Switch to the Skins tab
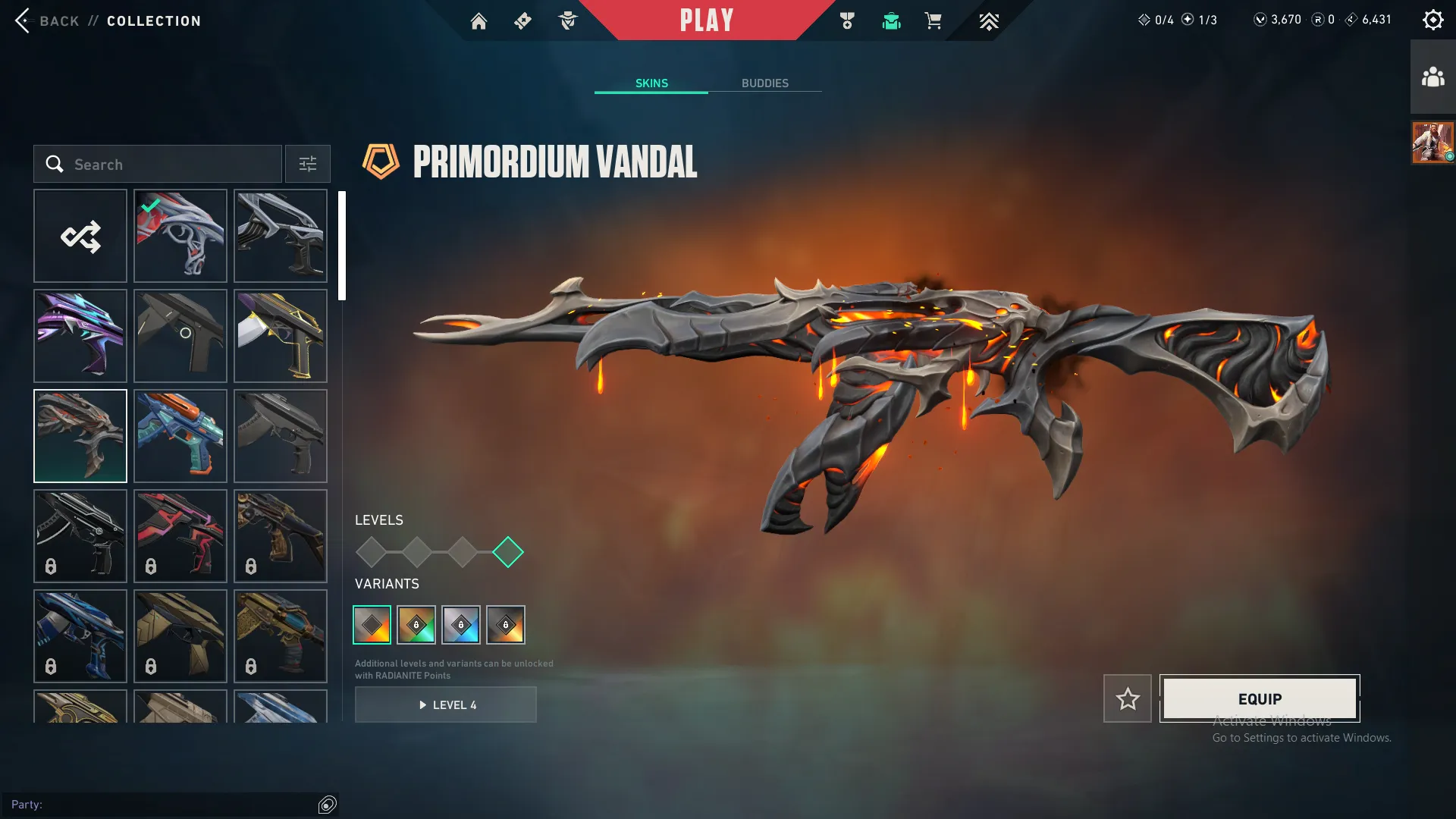 click(651, 83)
